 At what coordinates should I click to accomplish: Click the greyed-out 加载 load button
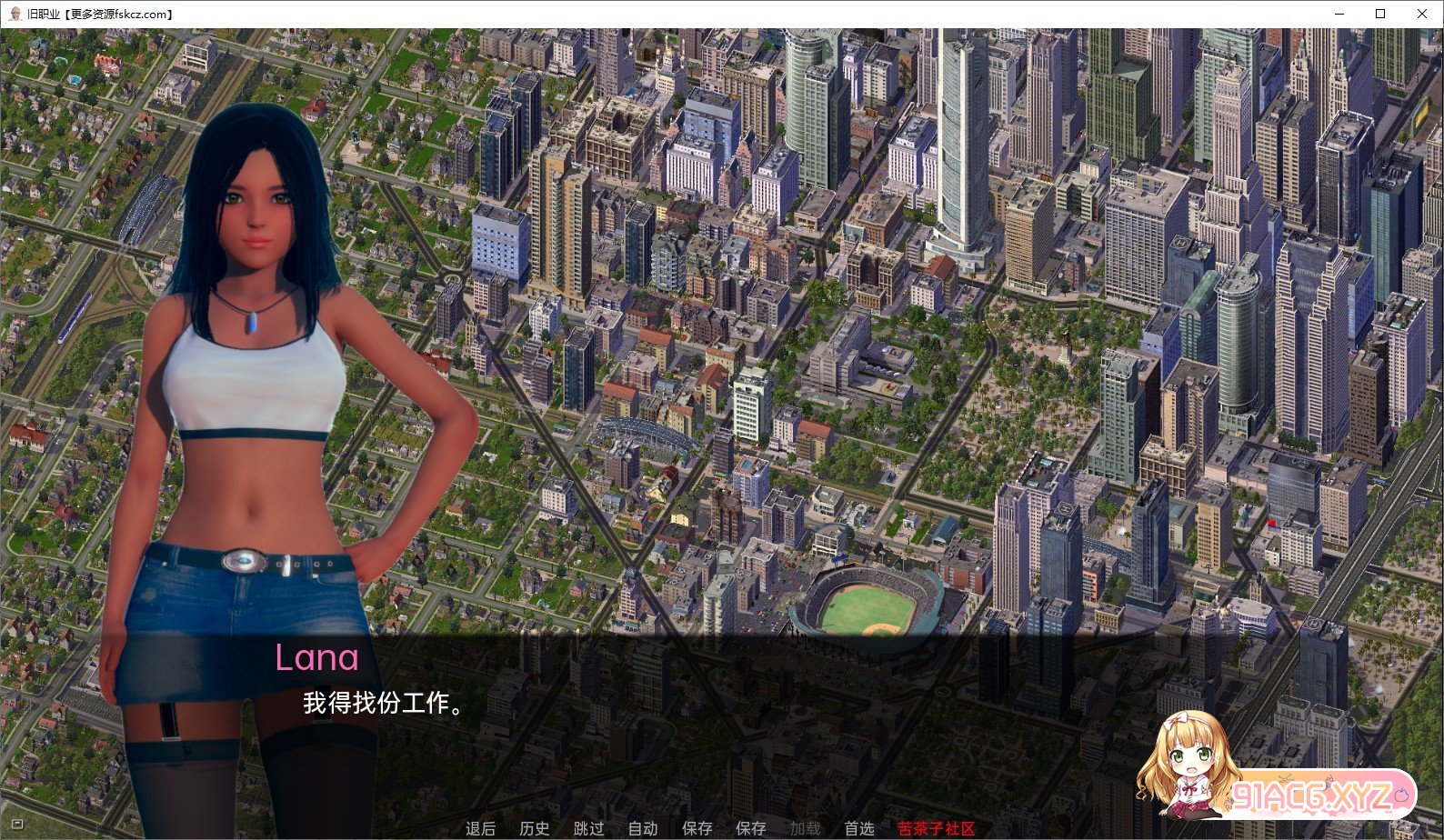[x=805, y=828]
